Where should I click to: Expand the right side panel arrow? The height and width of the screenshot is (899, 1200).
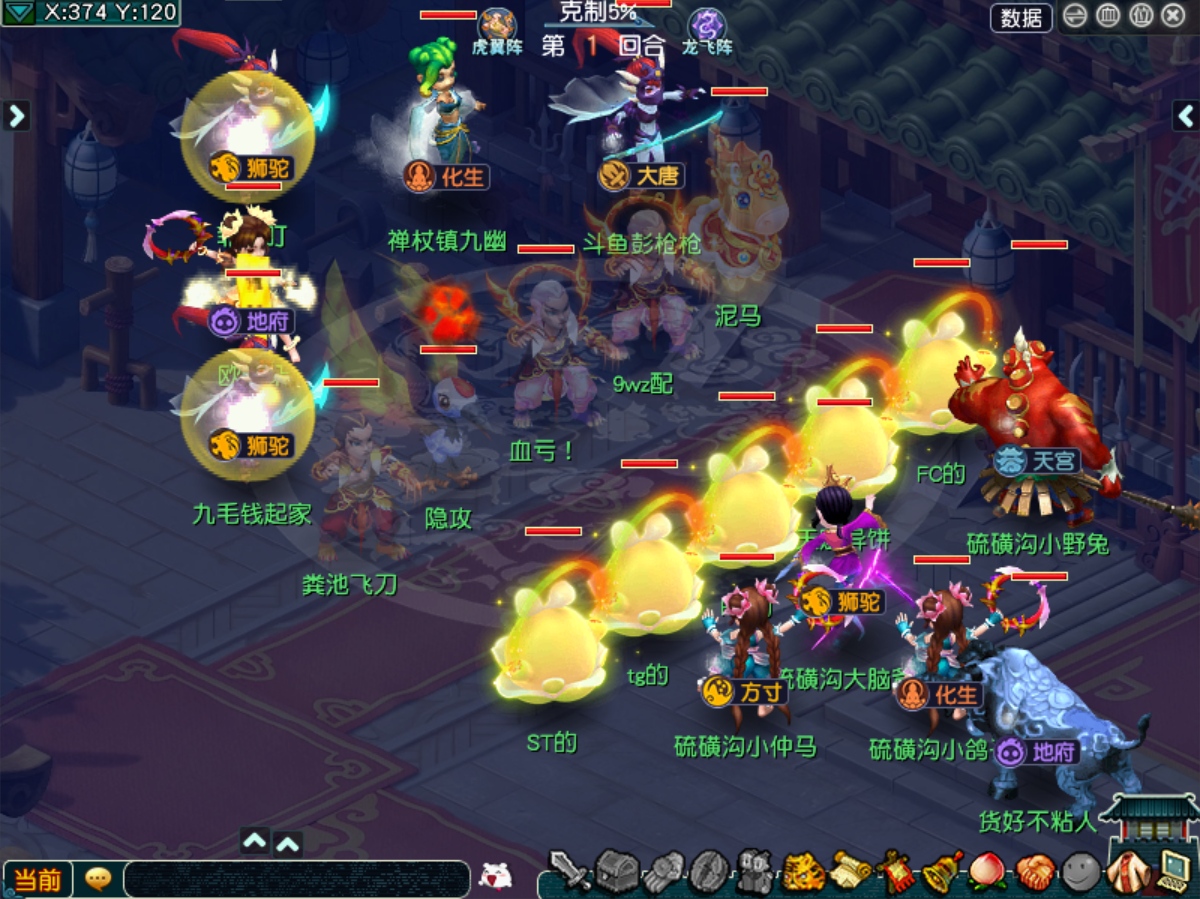pyautogui.click(x=1185, y=116)
